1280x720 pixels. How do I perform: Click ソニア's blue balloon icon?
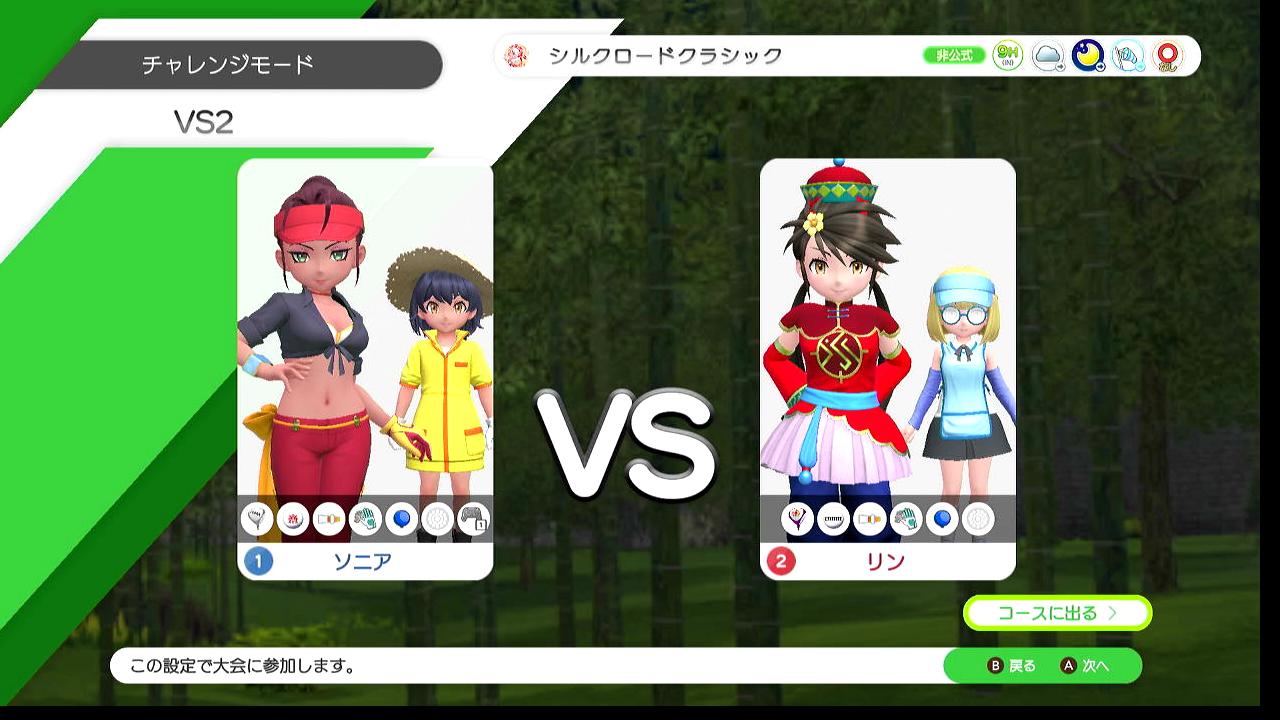pos(401,519)
